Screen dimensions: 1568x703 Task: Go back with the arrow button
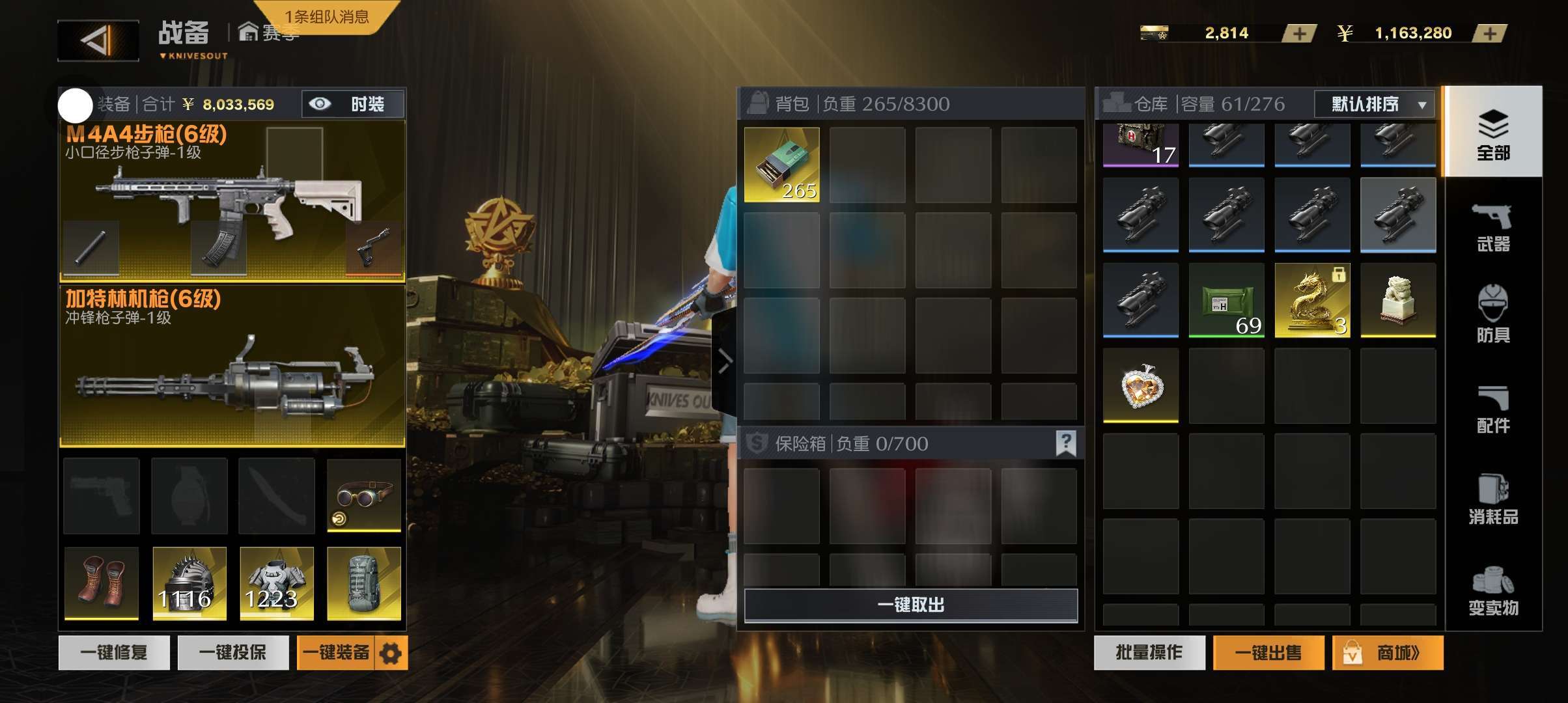tap(98, 40)
